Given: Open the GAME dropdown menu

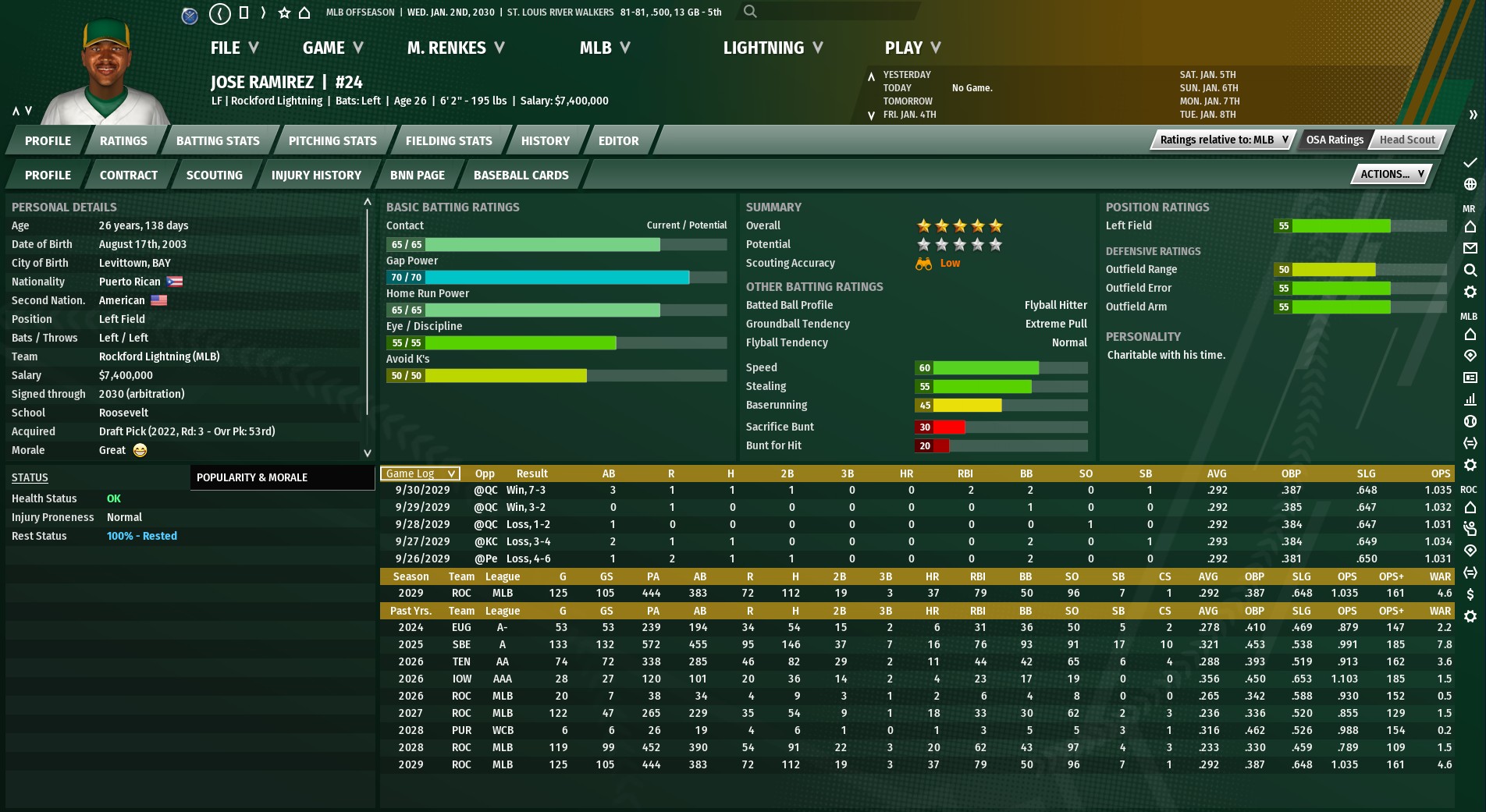Looking at the screenshot, I should pos(332,48).
